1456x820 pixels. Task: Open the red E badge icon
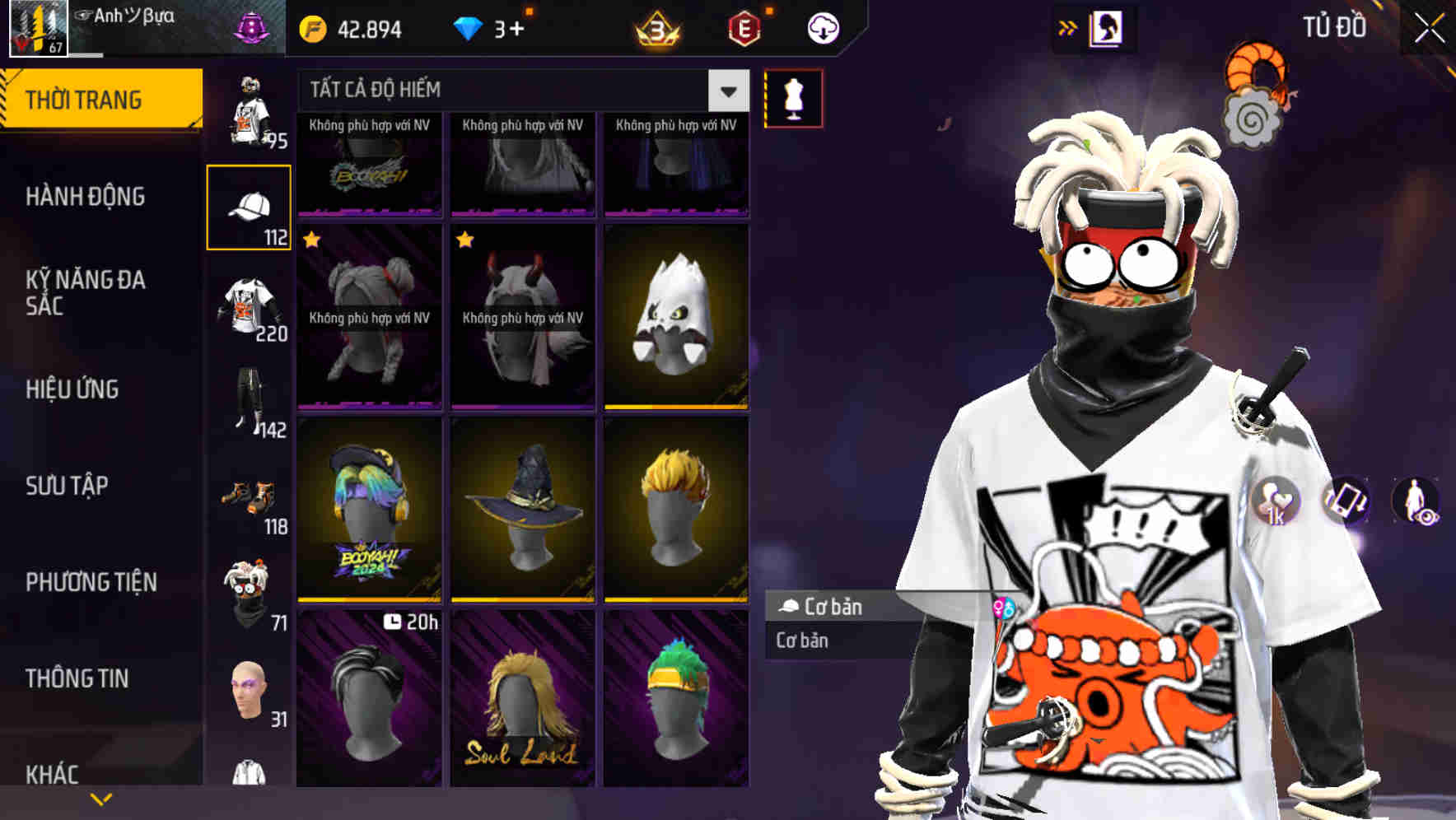pyautogui.click(x=743, y=29)
